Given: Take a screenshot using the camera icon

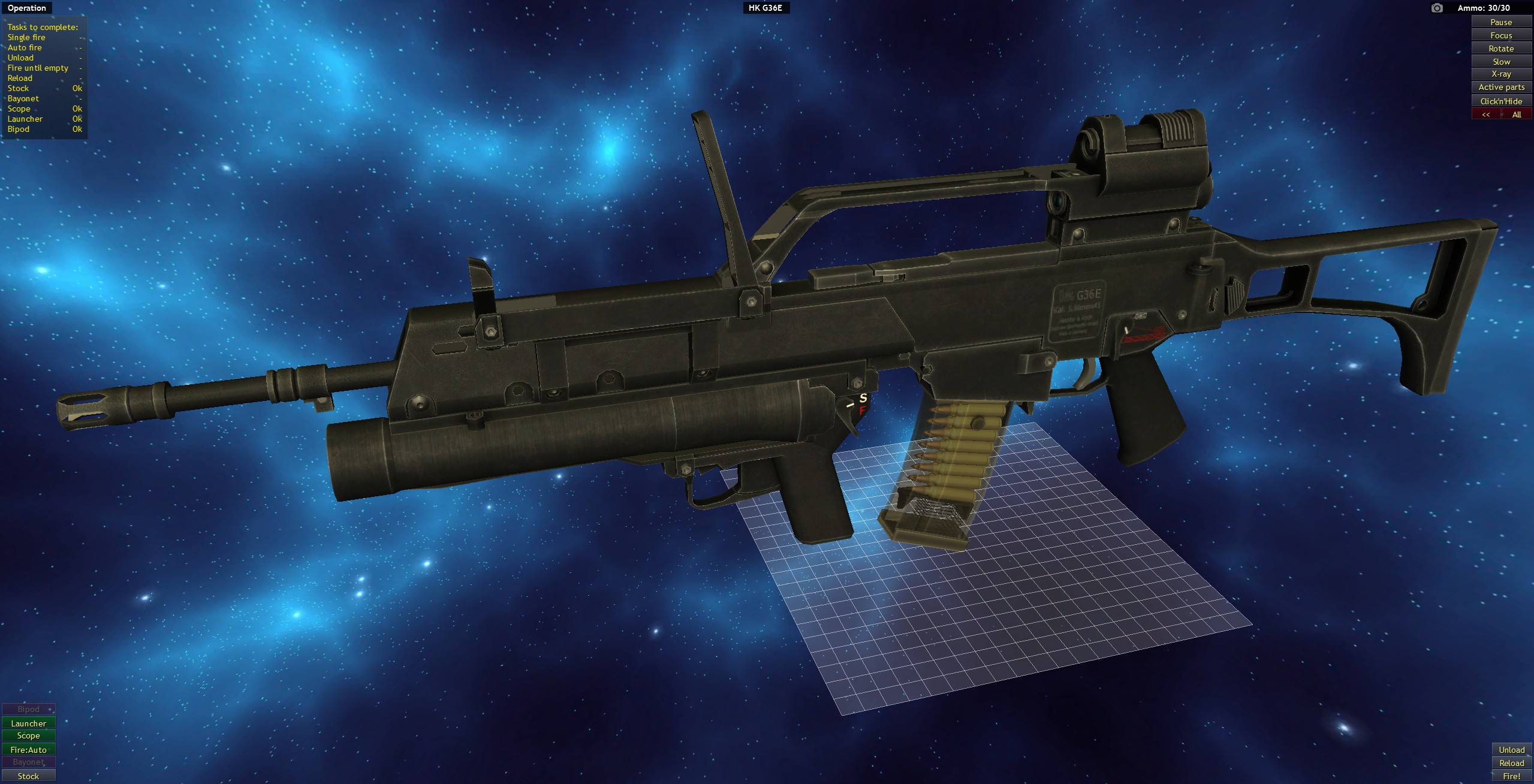Looking at the screenshot, I should pos(1438,8).
